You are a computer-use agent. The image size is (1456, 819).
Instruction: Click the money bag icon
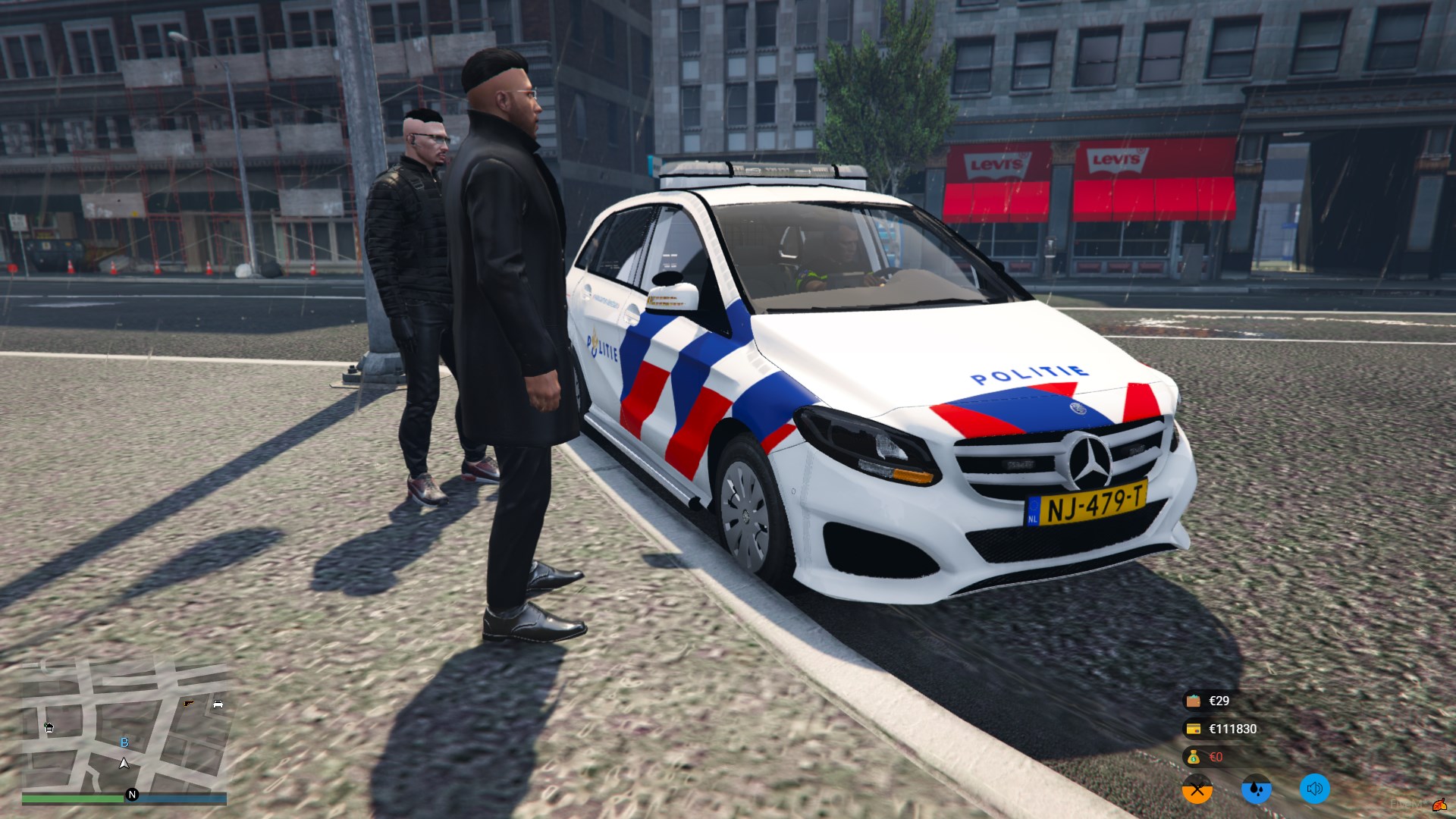pos(1194,757)
